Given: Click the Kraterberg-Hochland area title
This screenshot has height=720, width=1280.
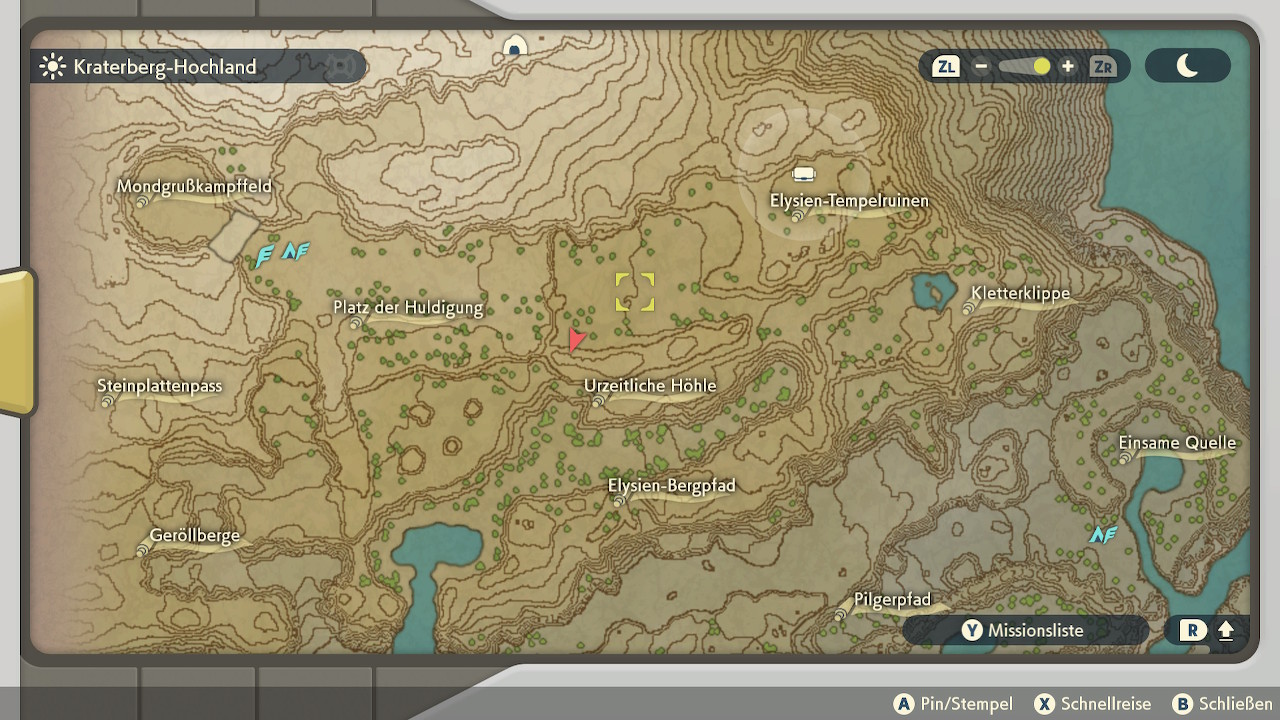Looking at the screenshot, I should pos(165,67).
